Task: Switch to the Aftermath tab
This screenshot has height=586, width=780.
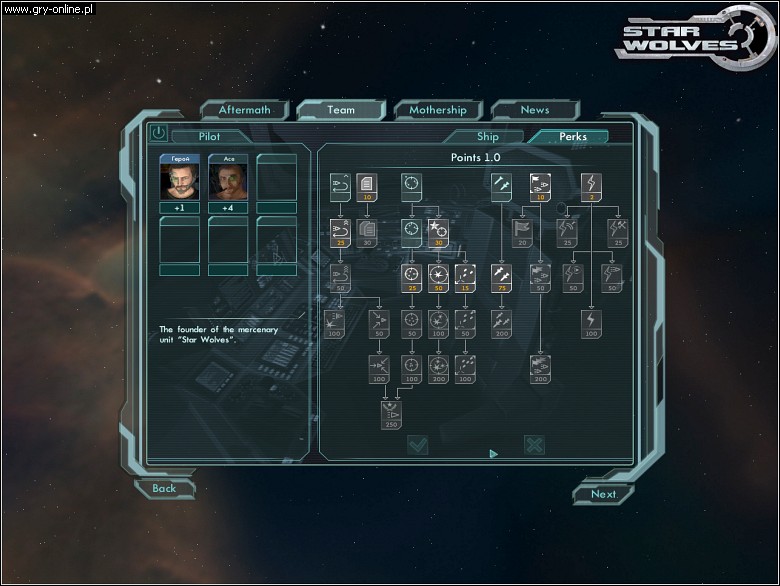Action: (244, 110)
